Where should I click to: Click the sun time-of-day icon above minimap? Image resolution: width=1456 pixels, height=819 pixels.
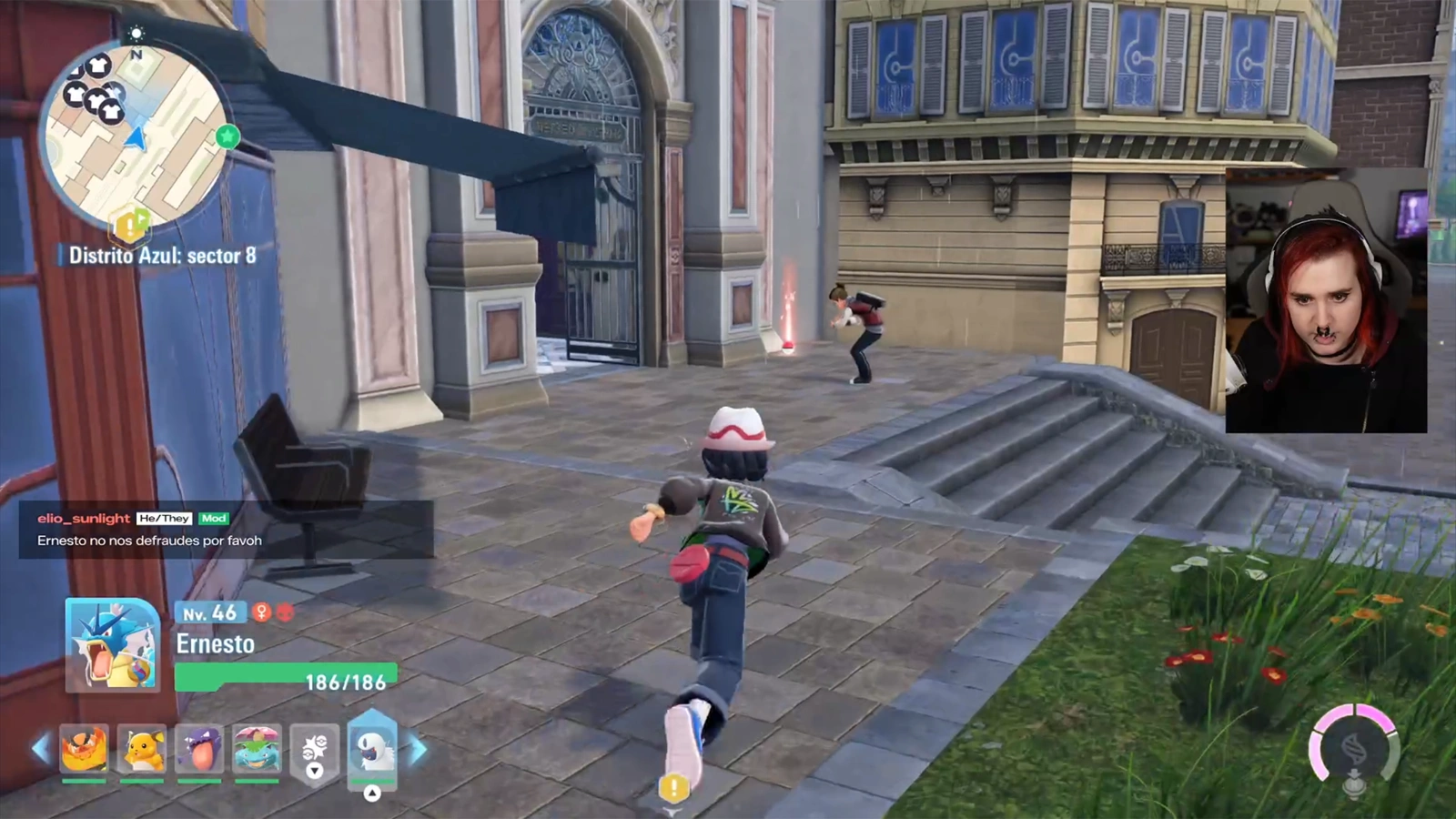[x=136, y=34]
